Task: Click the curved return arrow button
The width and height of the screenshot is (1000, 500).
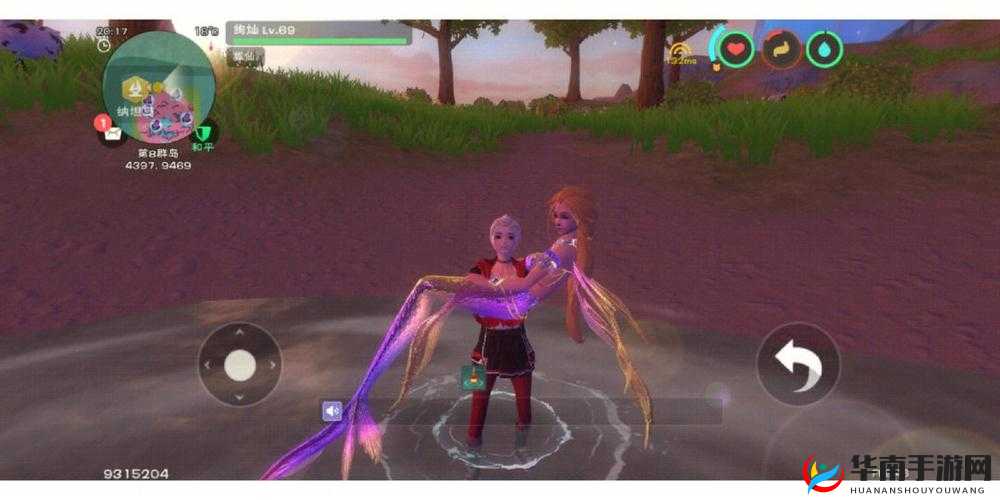Action: coord(797,365)
